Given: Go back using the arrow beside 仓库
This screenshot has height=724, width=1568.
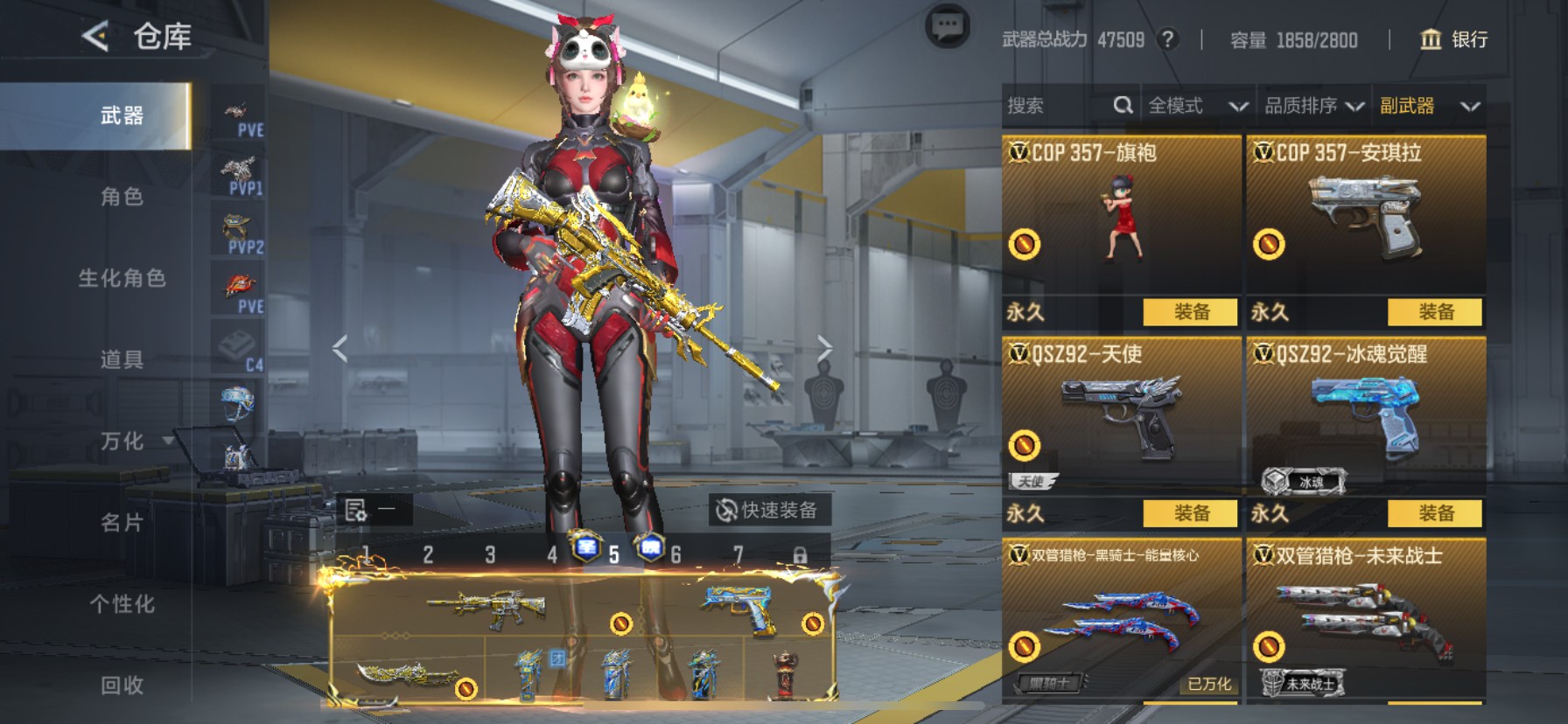Looking at the screenshot, I should click(95, 37).
